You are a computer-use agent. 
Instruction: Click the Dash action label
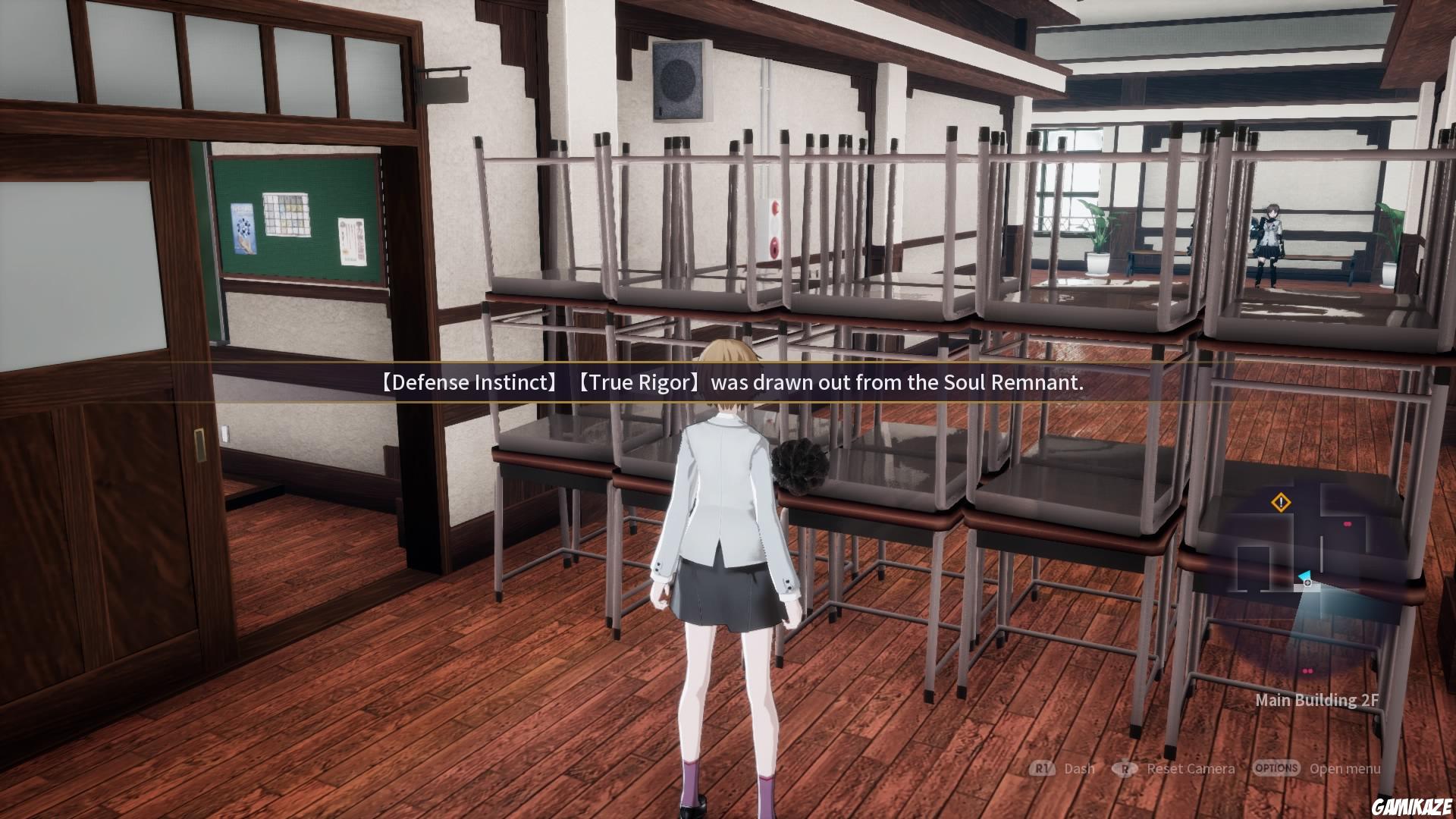[x=1079, y=768]
